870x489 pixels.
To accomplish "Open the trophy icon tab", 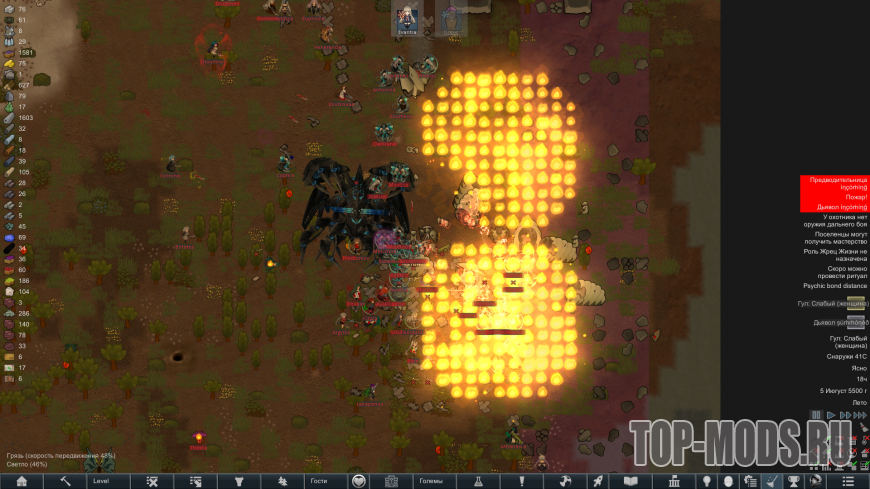I will [x=794, y=481].
